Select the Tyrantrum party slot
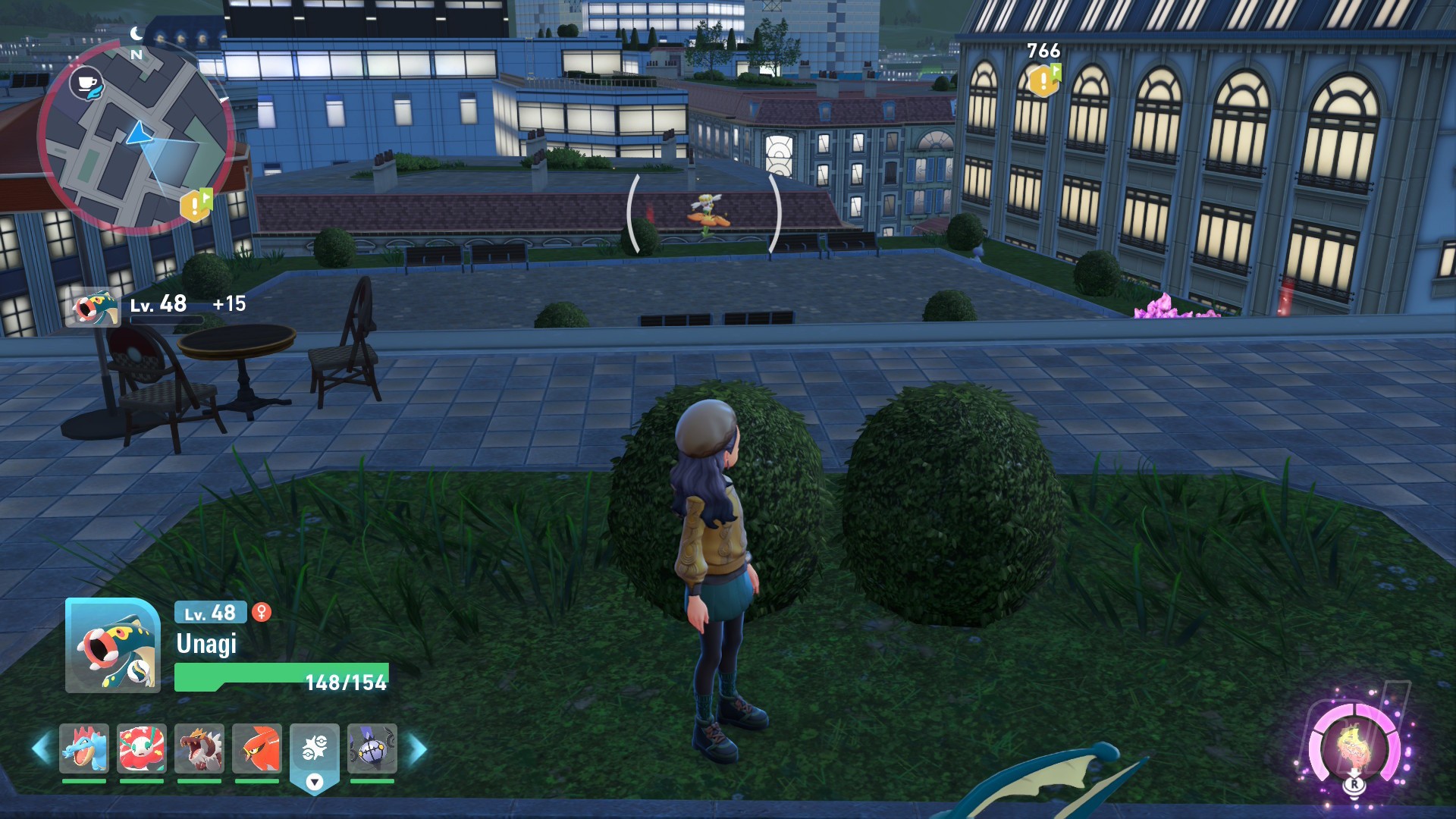Image resolution: width=1456 pixels, height=819 pixels. click(199, 748)
